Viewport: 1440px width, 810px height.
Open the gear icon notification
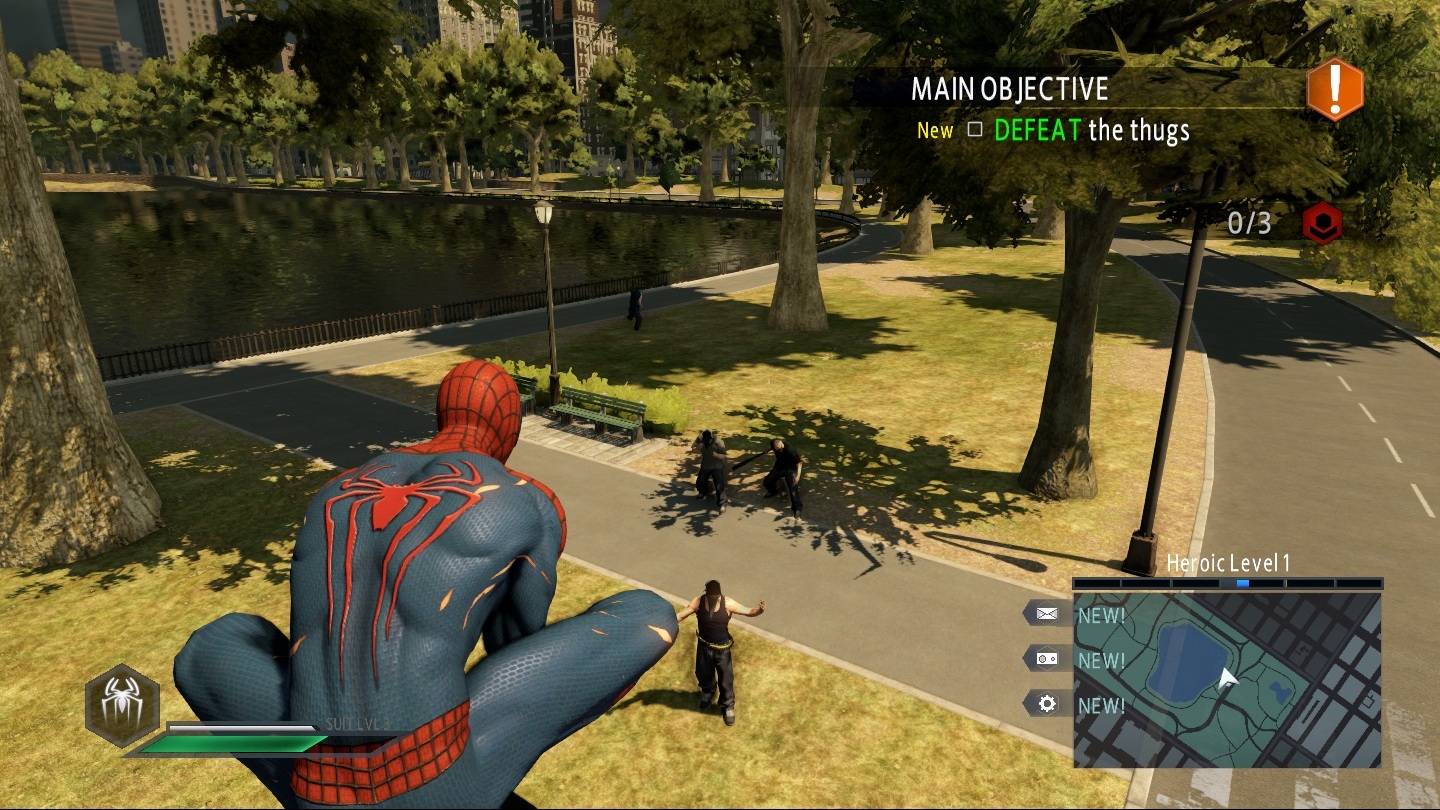pos(1046,704)
